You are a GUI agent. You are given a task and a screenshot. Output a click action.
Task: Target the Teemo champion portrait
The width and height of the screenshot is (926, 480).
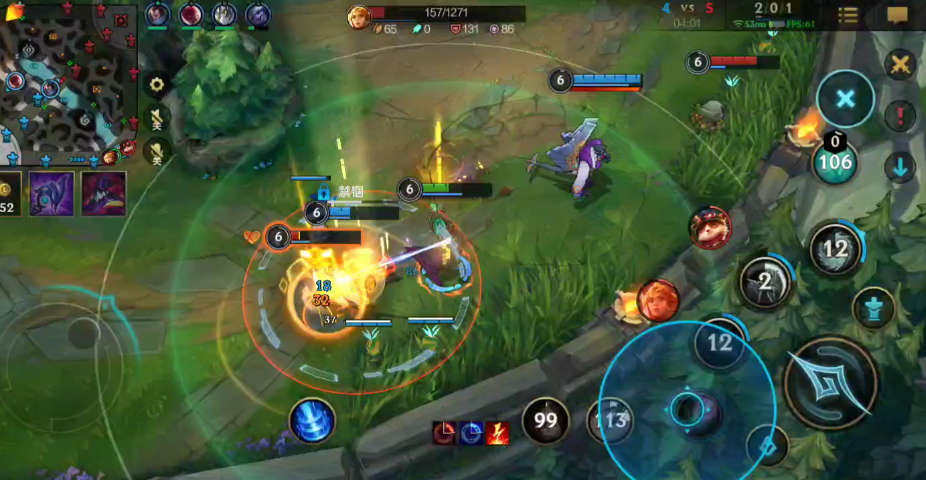(710, 228)
